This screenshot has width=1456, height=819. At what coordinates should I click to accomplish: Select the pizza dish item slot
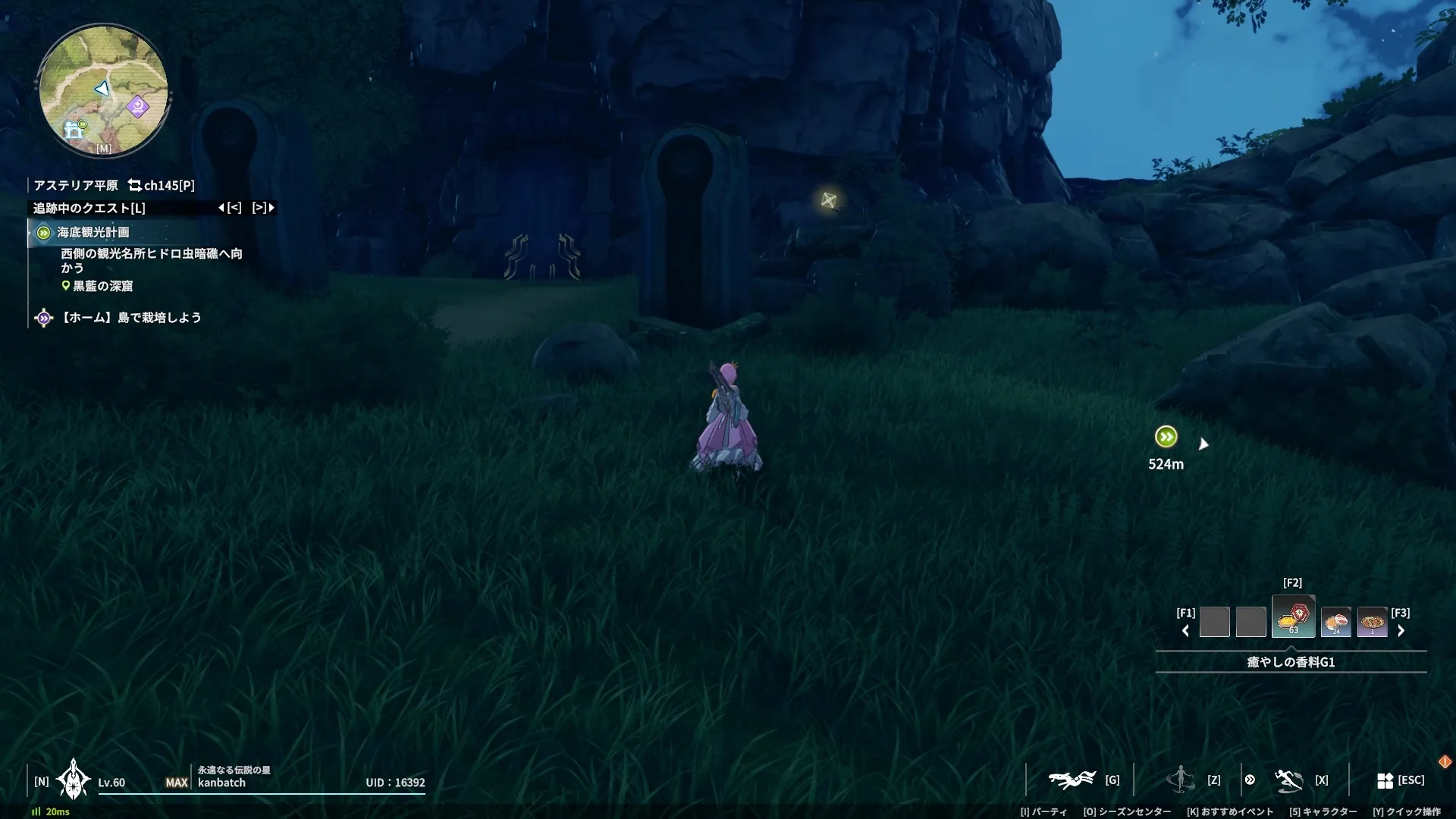click(x=1372, y=622)
